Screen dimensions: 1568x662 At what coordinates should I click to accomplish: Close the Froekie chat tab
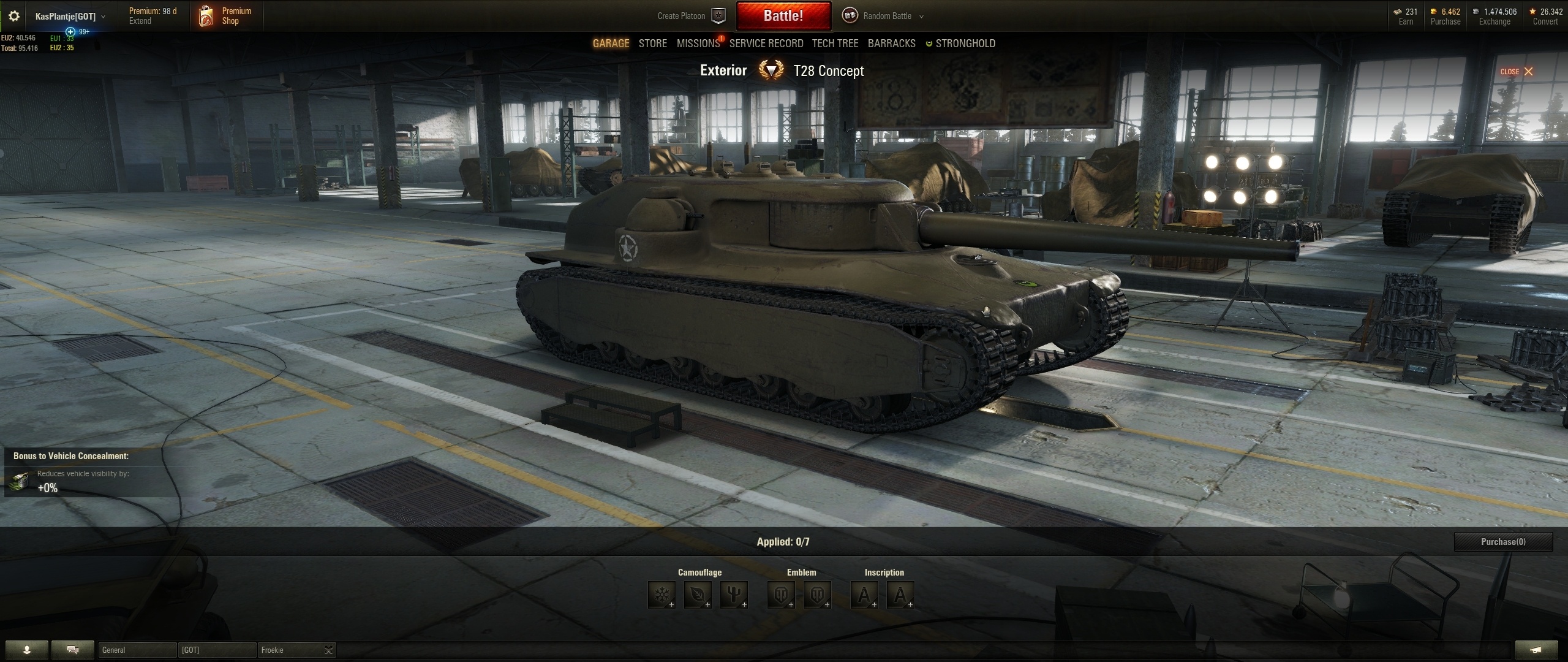(328, 650)
